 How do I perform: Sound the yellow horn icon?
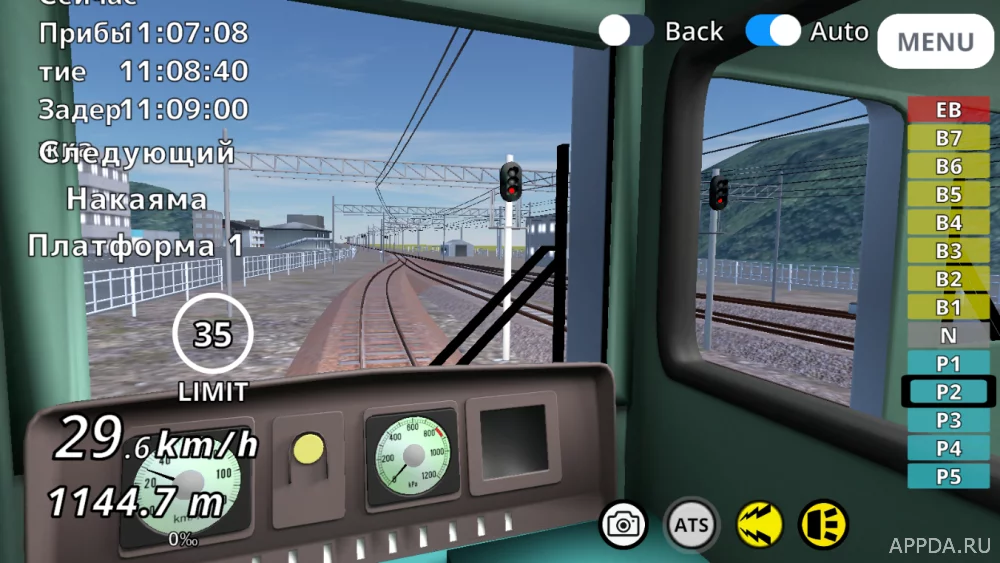[757, 524]
